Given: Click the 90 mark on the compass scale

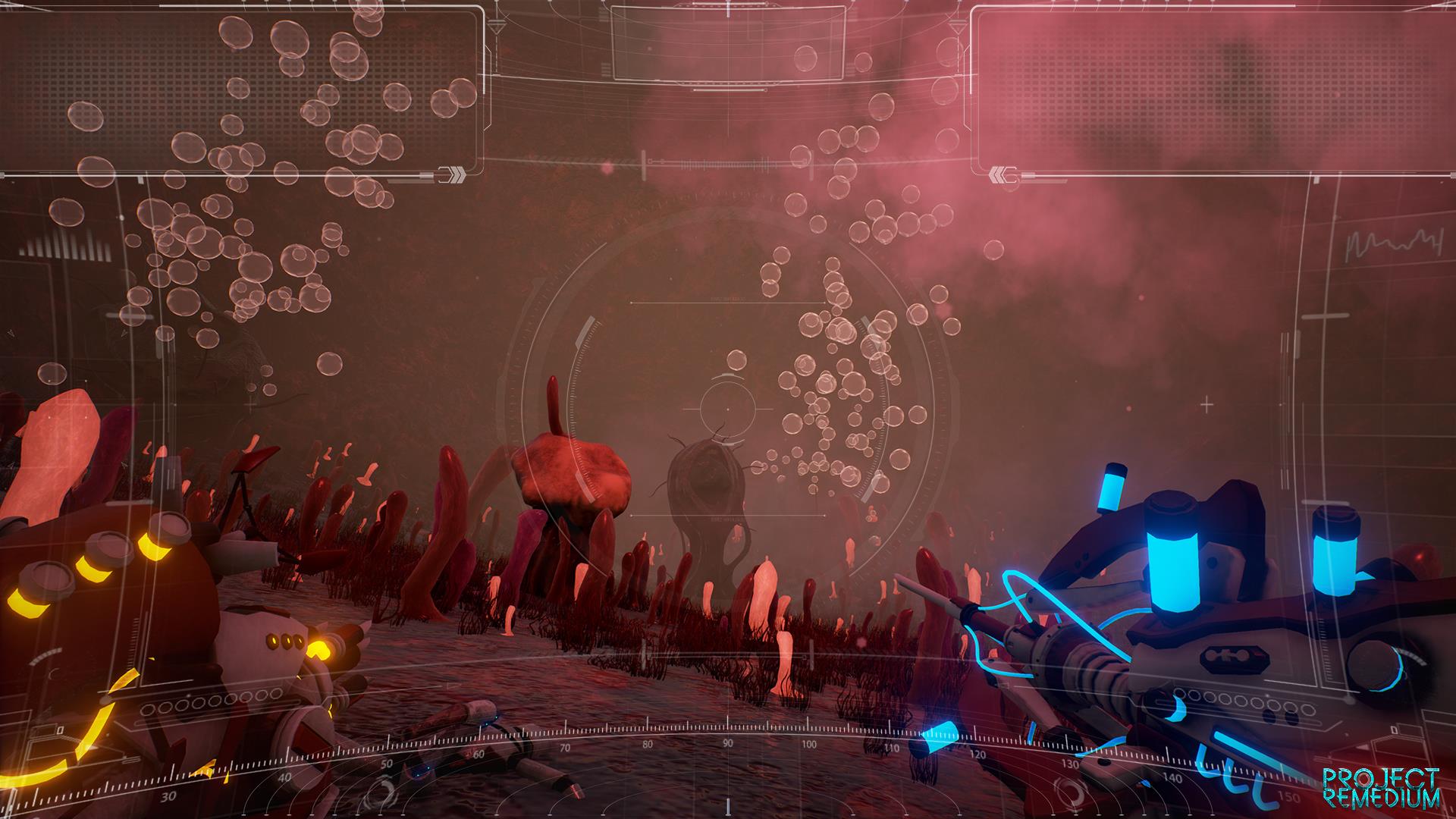Looking at the screenshot, I should (727, 744).
